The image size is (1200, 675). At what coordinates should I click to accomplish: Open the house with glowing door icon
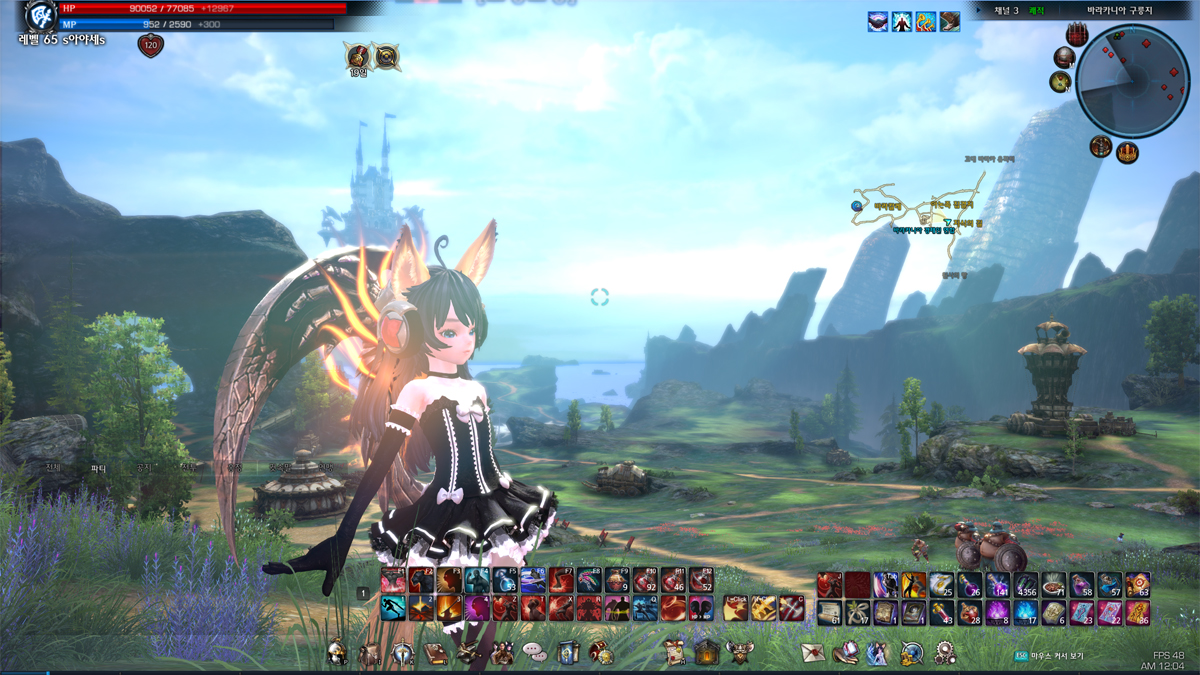pyautogui.click(x=707, y=653)
